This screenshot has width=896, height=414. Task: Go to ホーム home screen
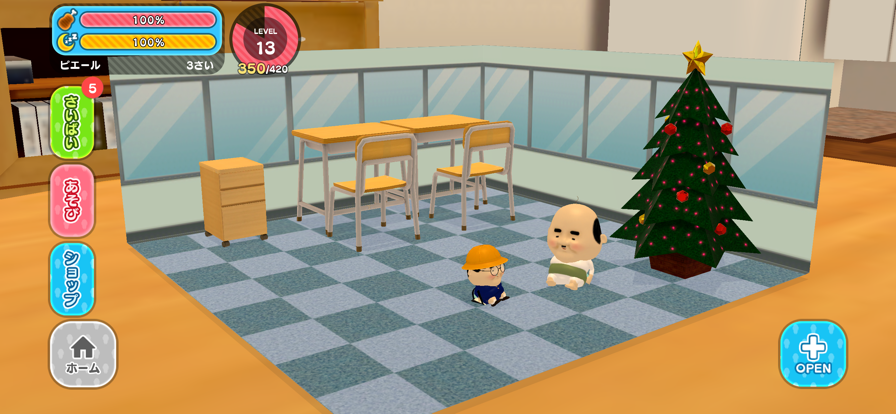83,354
